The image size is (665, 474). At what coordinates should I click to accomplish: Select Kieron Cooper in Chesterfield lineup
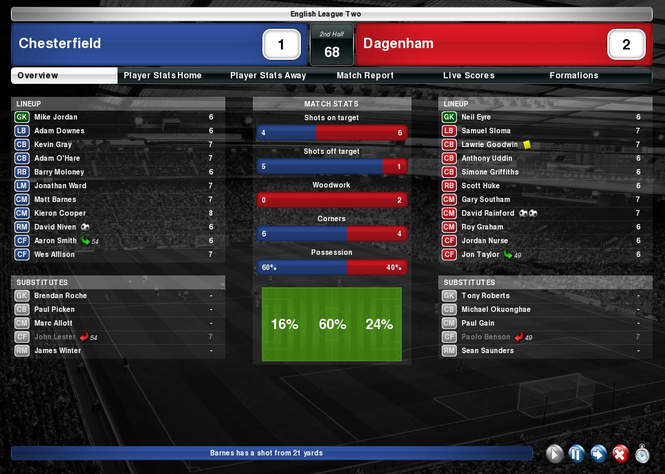tap(60, 213)
